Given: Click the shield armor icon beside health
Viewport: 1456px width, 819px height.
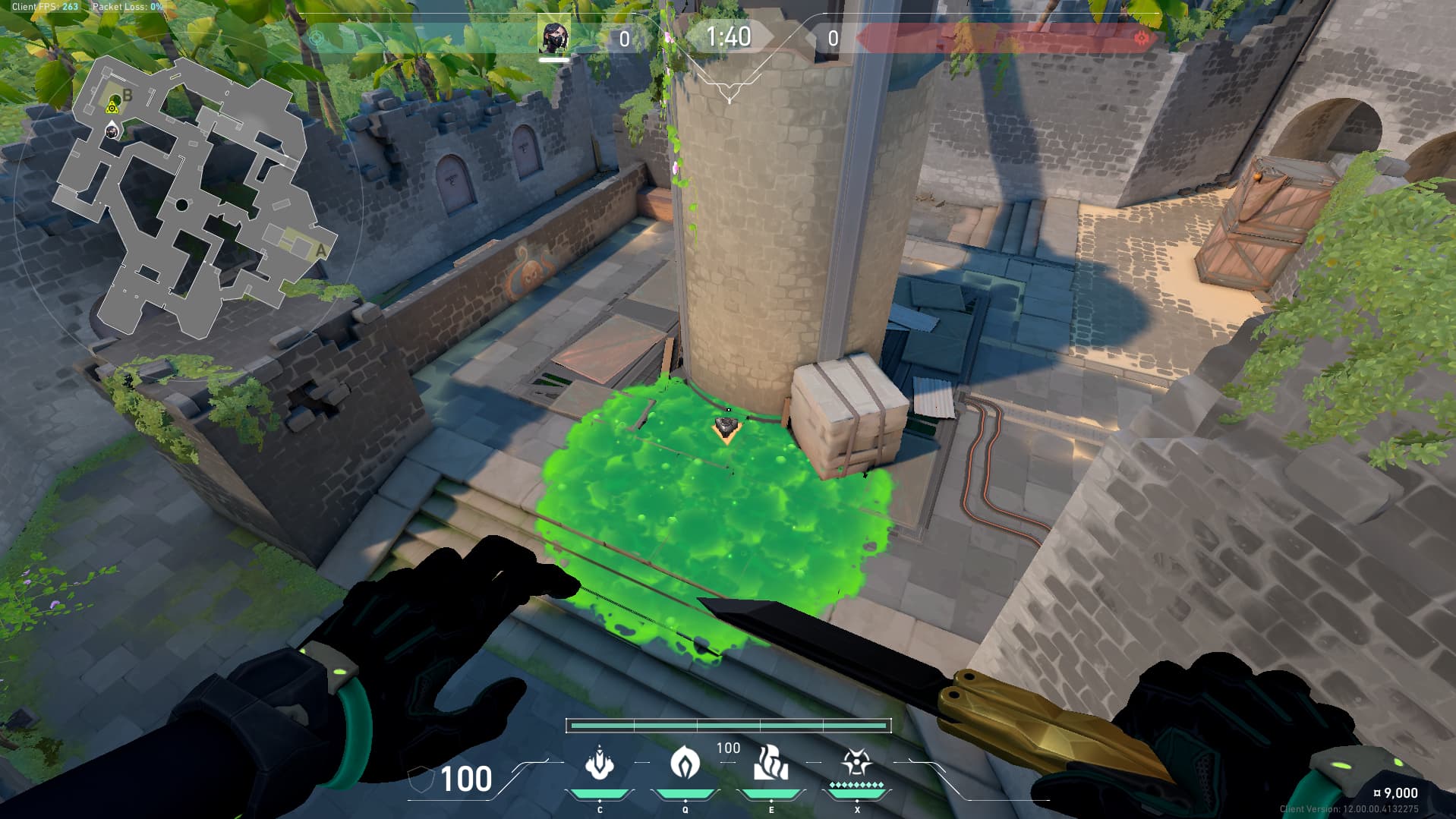Looking at the screenshot, I should pyautogui.click(x=421, y=780).
